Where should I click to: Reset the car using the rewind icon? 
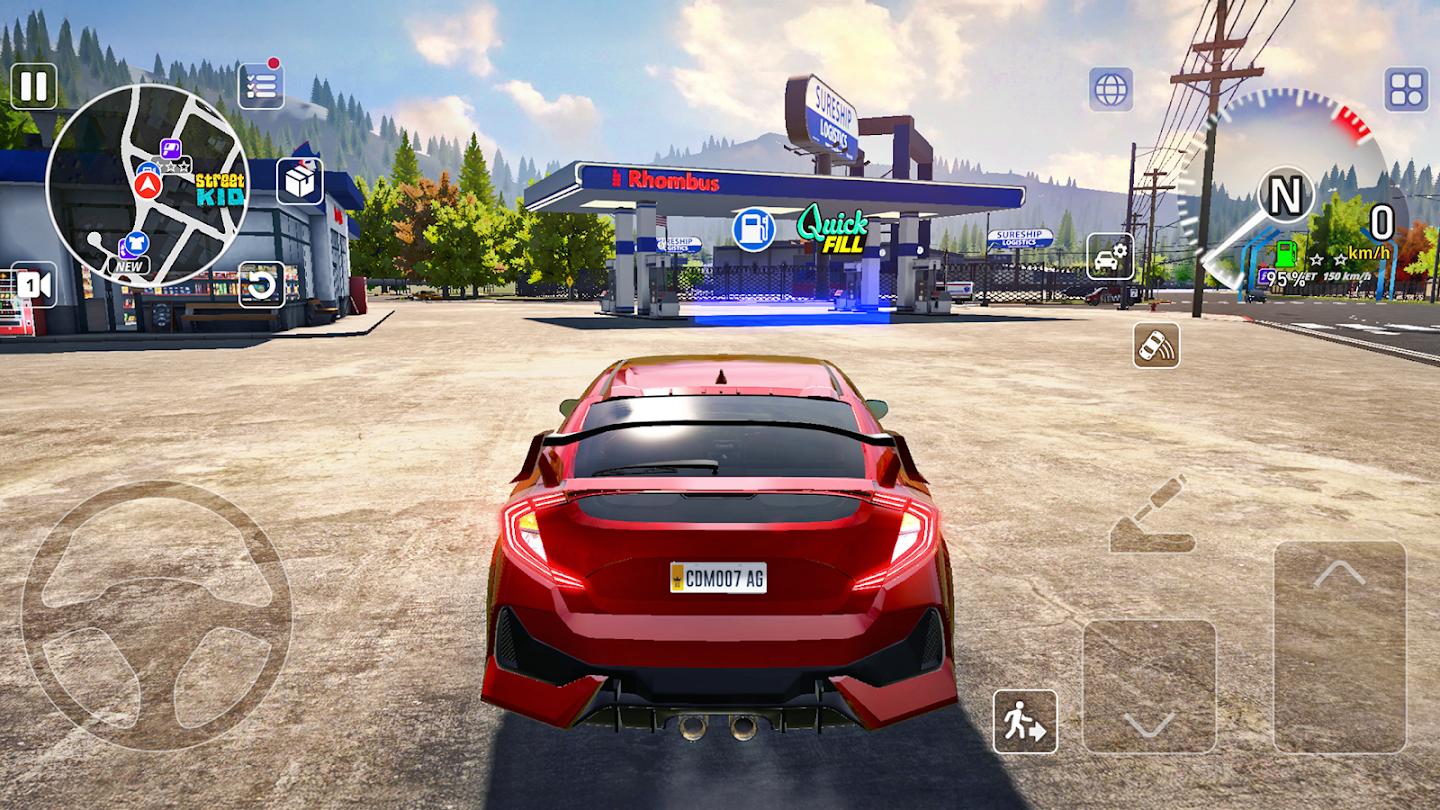262,285
